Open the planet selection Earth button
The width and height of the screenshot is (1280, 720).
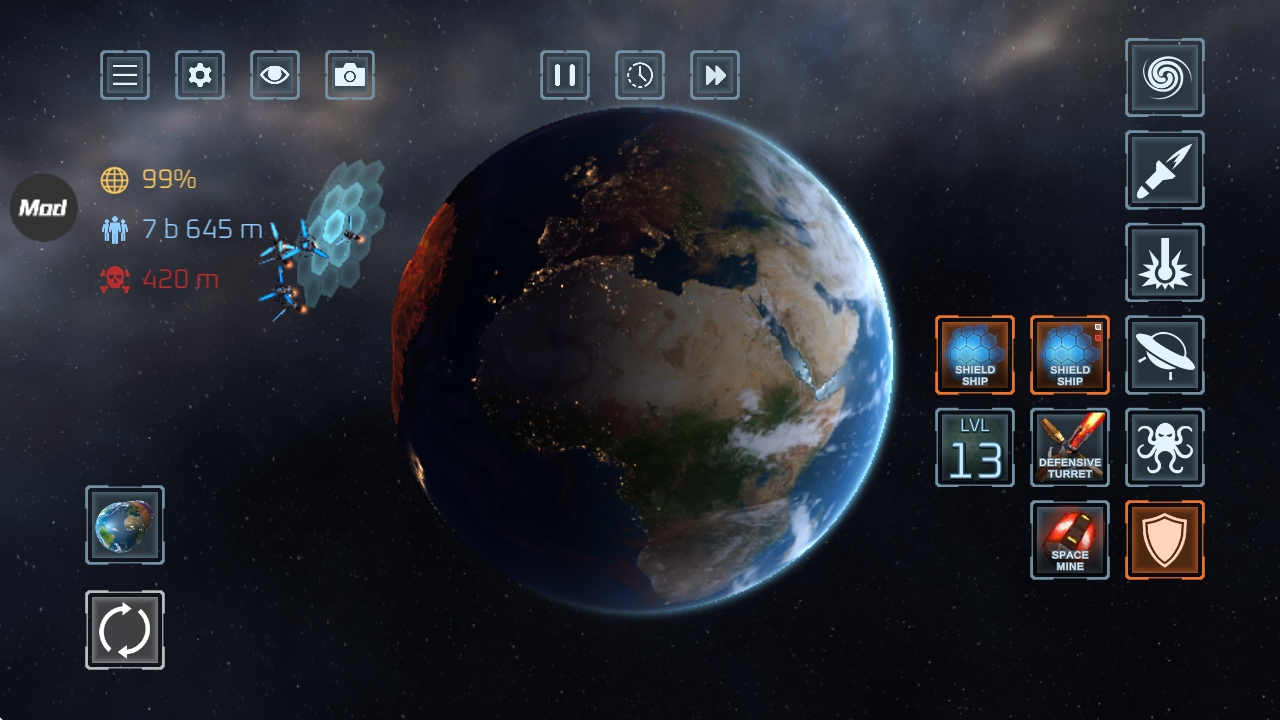pyautogui.click(x=125, y=525)
